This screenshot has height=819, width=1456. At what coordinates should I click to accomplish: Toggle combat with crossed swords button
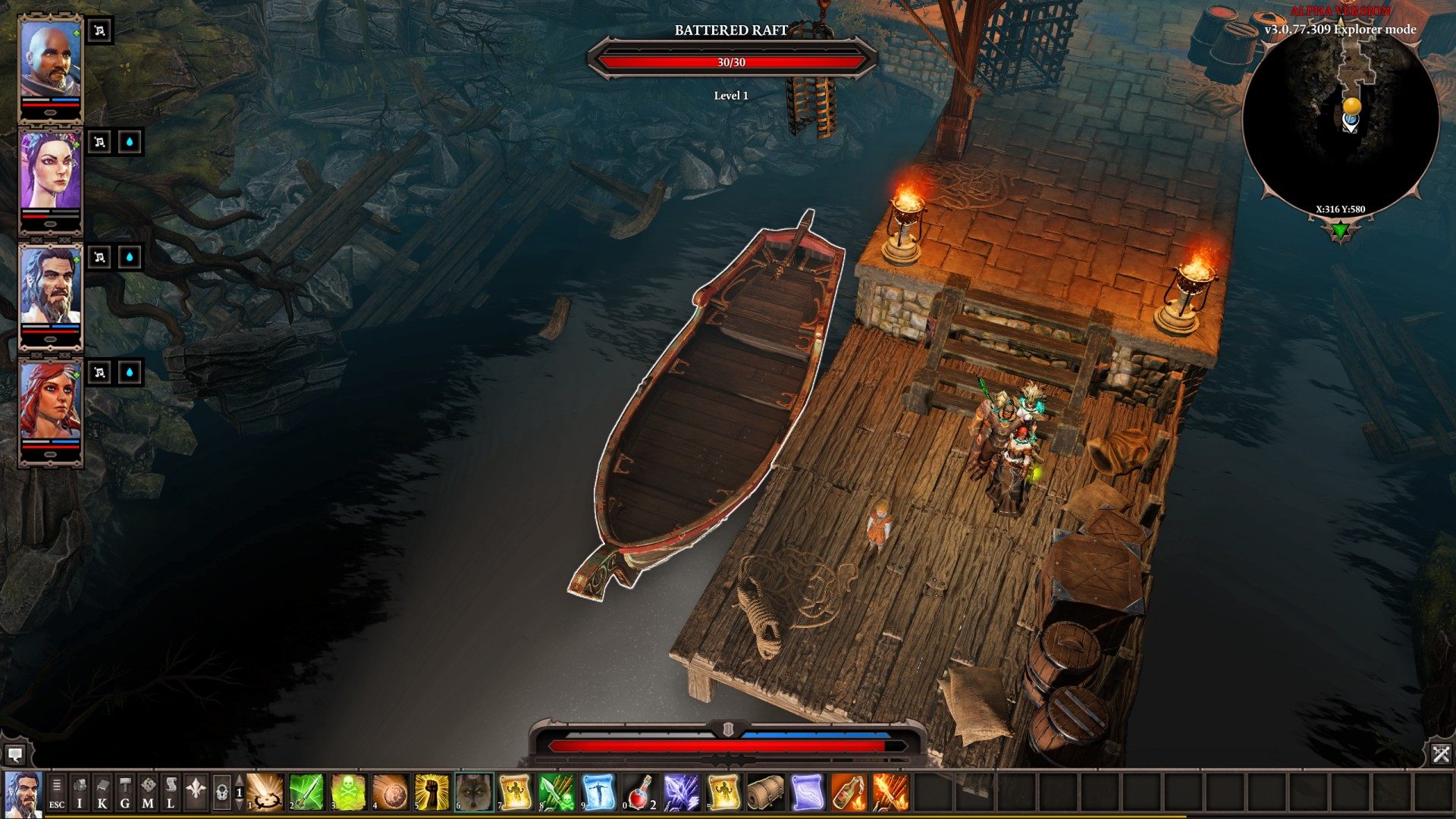[1441, 754]
